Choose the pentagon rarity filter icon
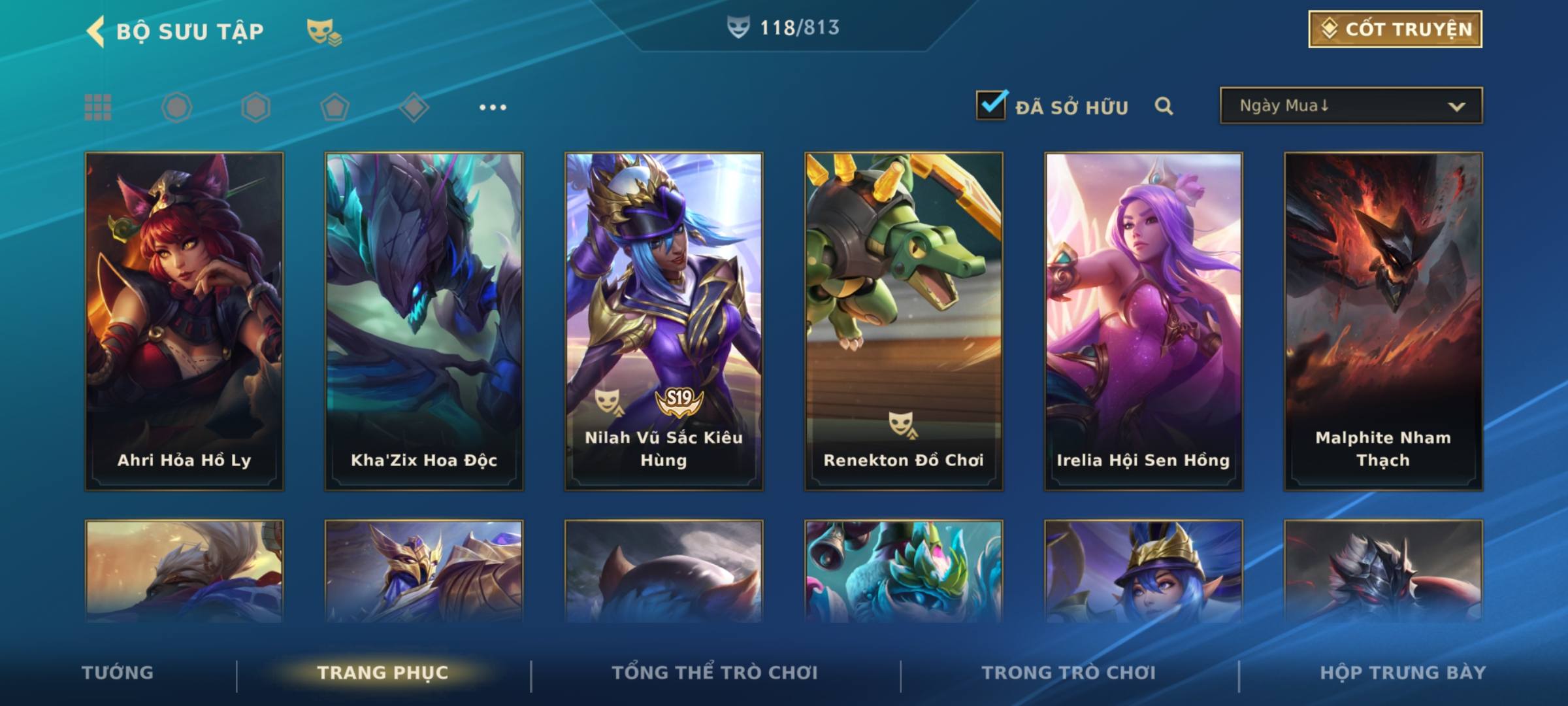1568x706 pixels. [x=335, y=107]
